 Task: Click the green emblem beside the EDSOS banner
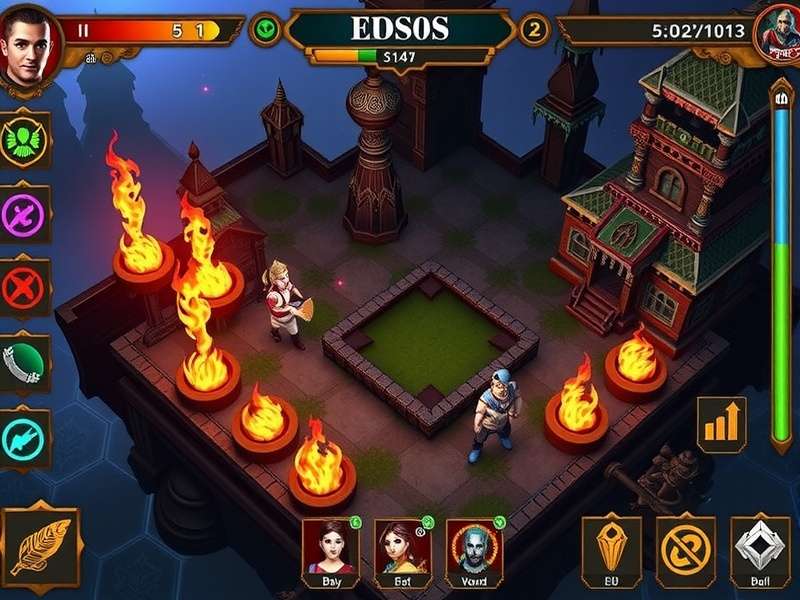pyautogui.click(x=266, y=30)
